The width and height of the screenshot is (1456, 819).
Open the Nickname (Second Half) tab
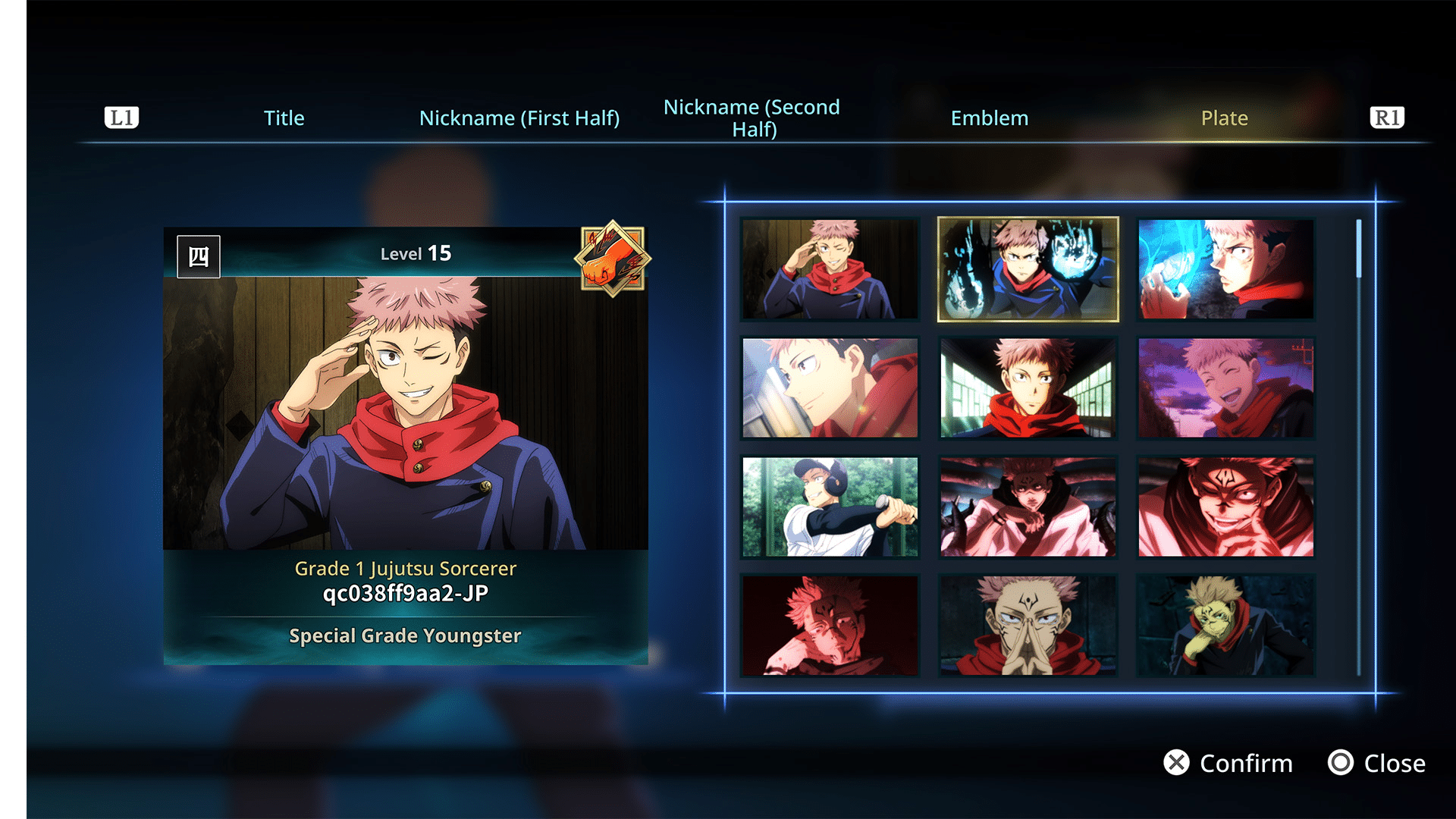pyautogui.click(x=752, y=118)
